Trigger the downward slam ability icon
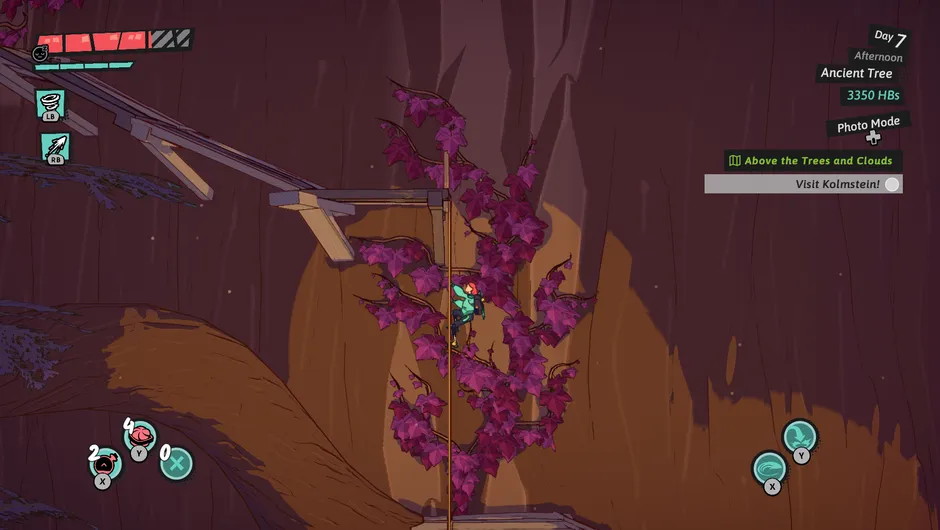Viewport: 940px width, 530px height. [x=799, y=437]
